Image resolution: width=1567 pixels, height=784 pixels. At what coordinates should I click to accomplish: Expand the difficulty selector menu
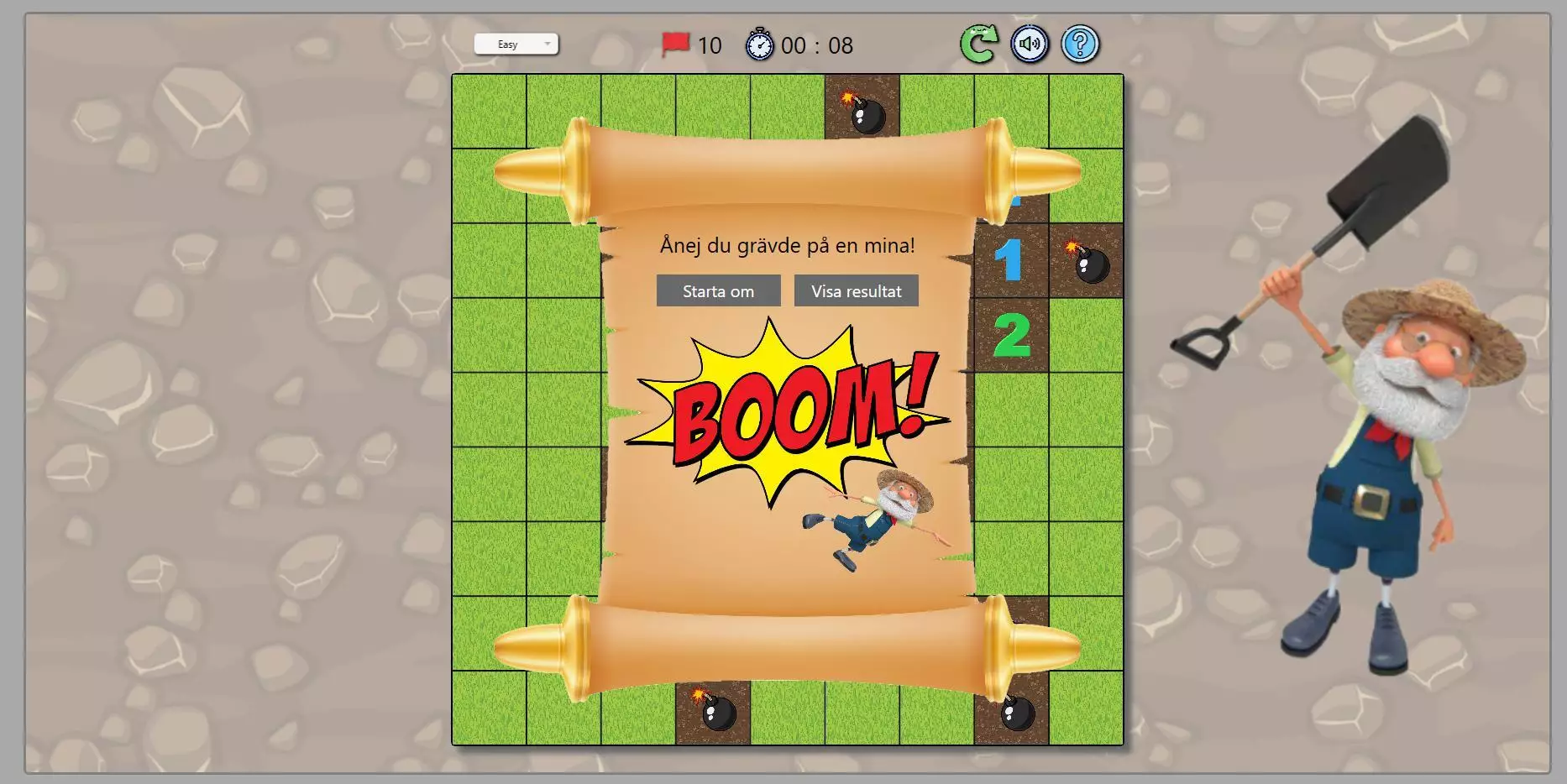[x=516, y=44]
